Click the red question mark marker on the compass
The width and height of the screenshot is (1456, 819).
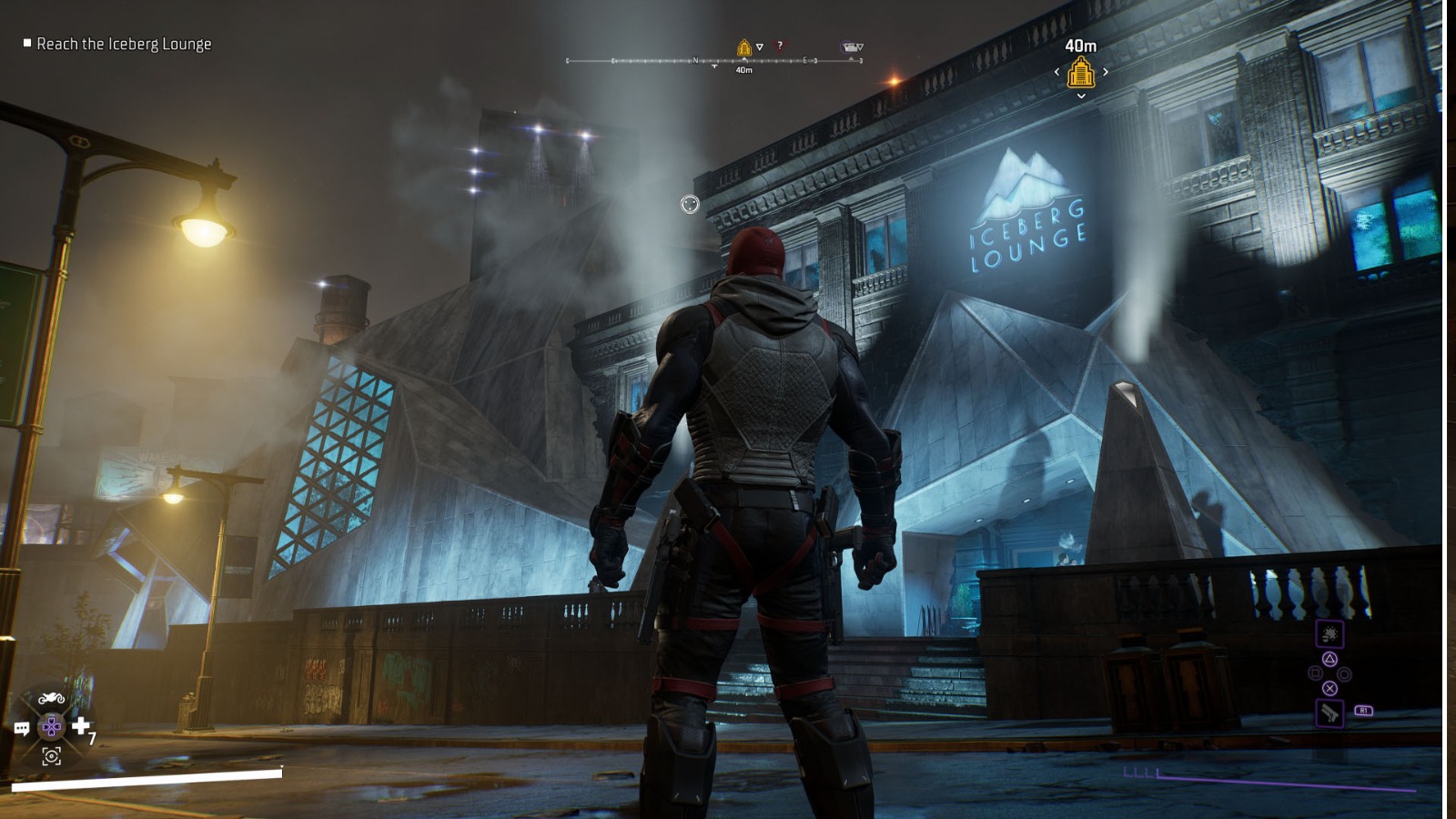pyautogui.click(x=779, y=46)
